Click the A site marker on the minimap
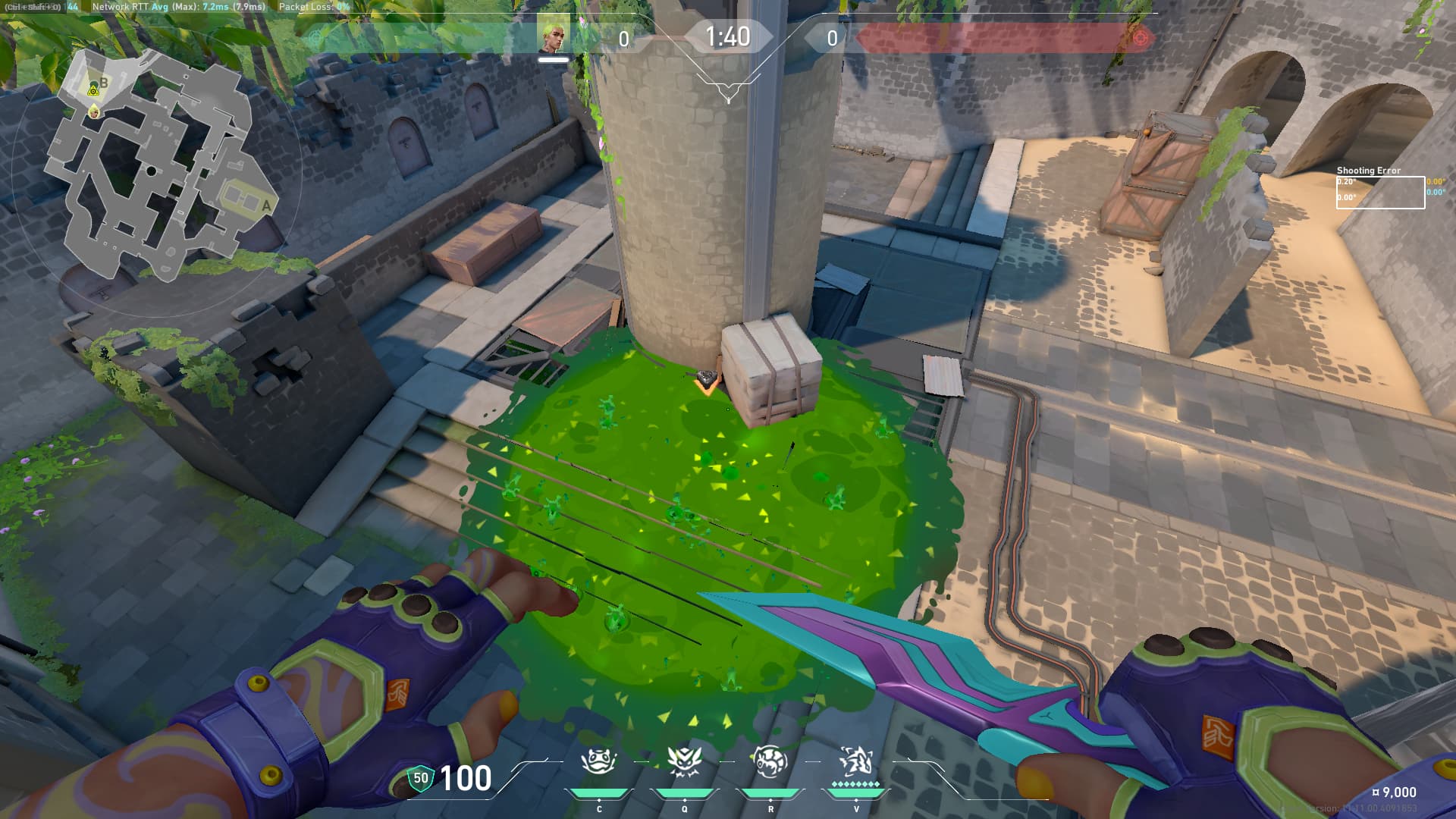Image resolution: width=1456 pixels, height=819 pixels. 266,206
